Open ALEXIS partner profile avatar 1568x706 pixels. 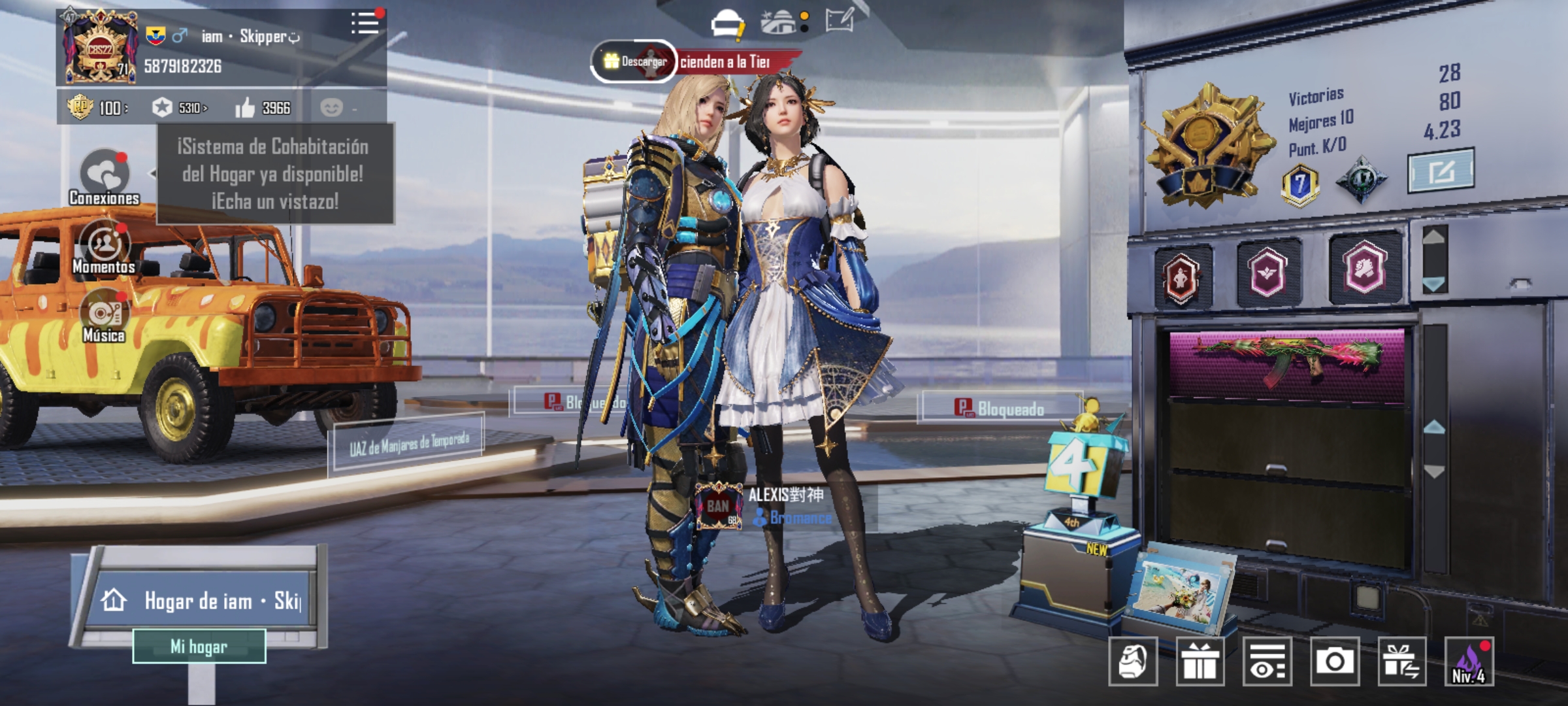pyautogui.click(x=718, y=505)
